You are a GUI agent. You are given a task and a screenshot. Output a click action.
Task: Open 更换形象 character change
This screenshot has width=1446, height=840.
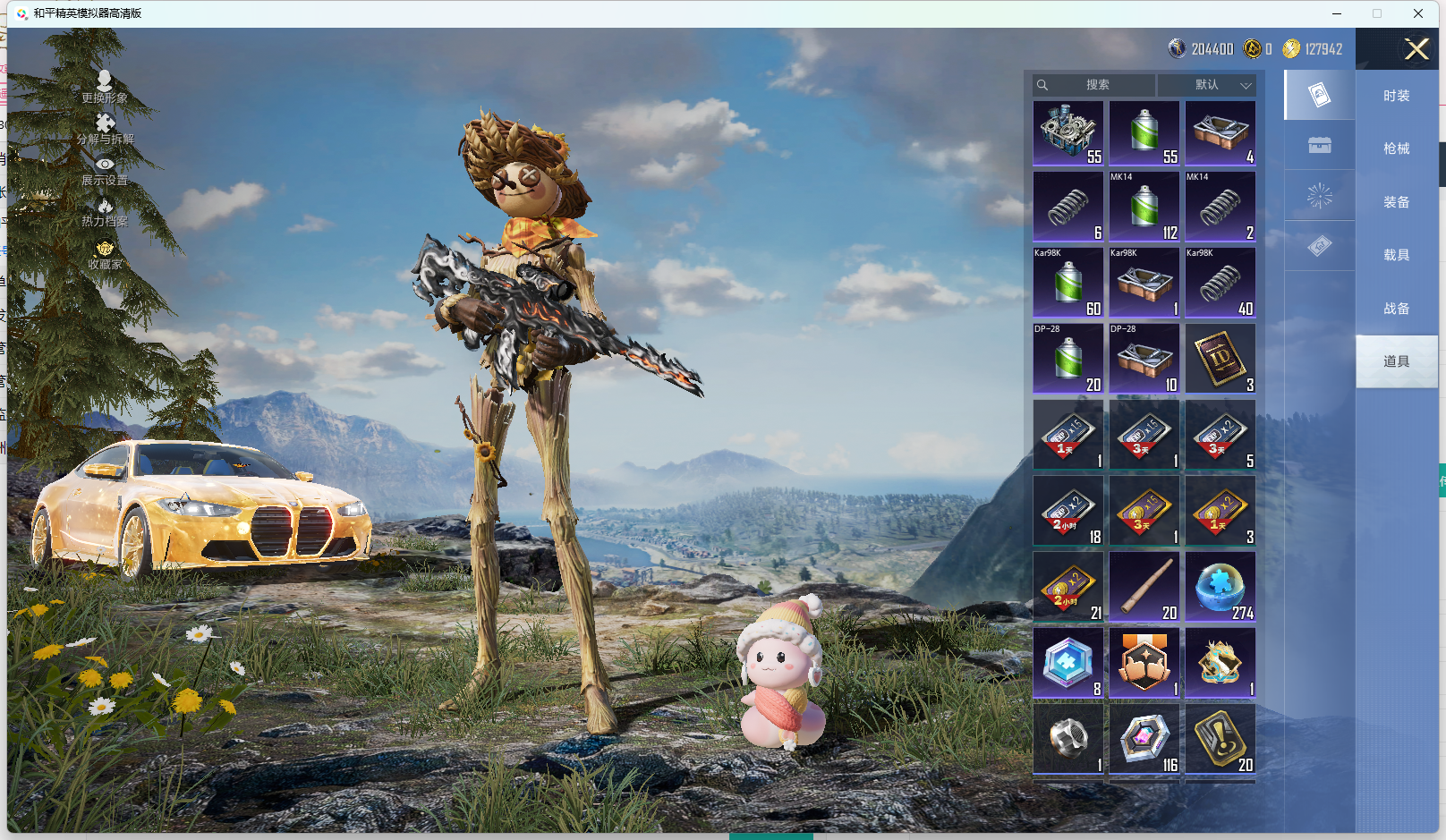(105, 87)
